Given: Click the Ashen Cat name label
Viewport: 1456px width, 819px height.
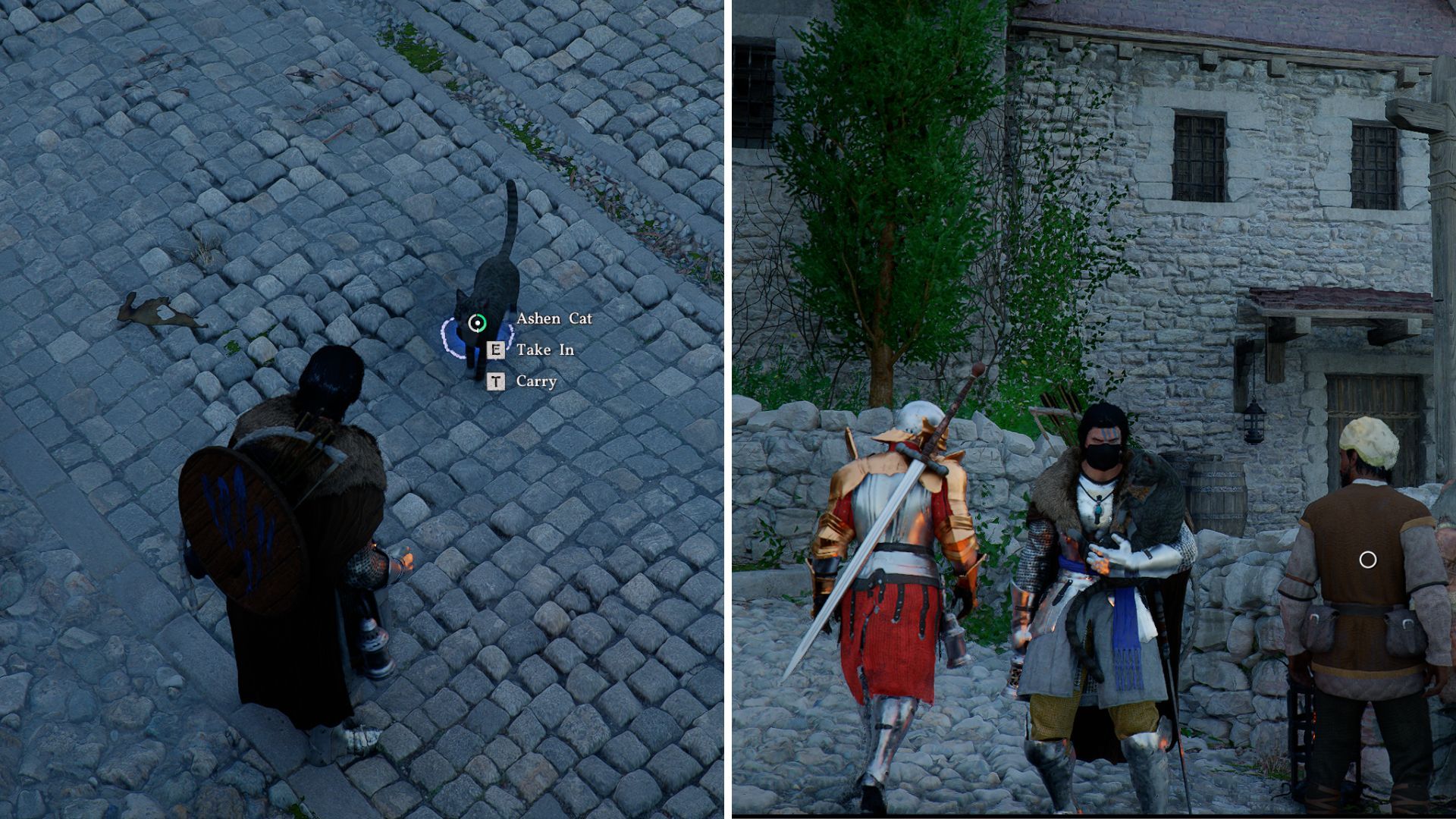Looking at the screenshot, I should point(554,319).
